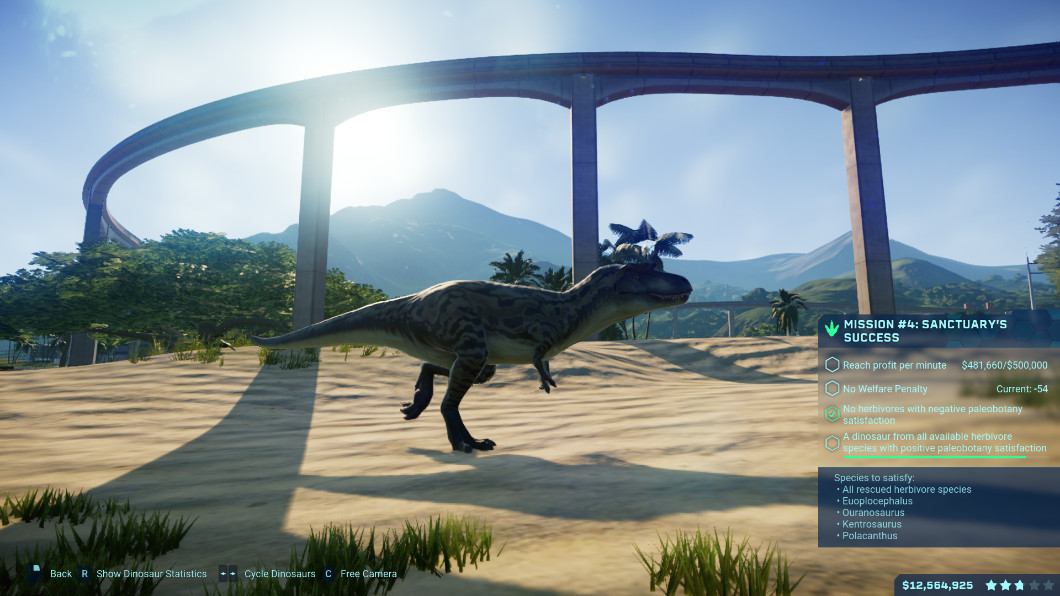This screenshot has width=1060, height=596.
Task: Select the No Welfare Penalty objective
Action: 885,388
